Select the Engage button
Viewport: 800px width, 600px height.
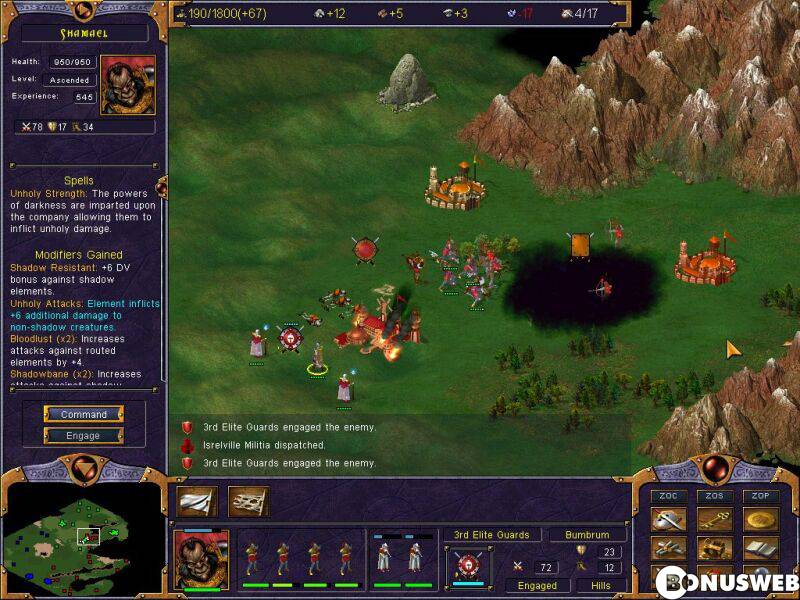click(84, 435)
